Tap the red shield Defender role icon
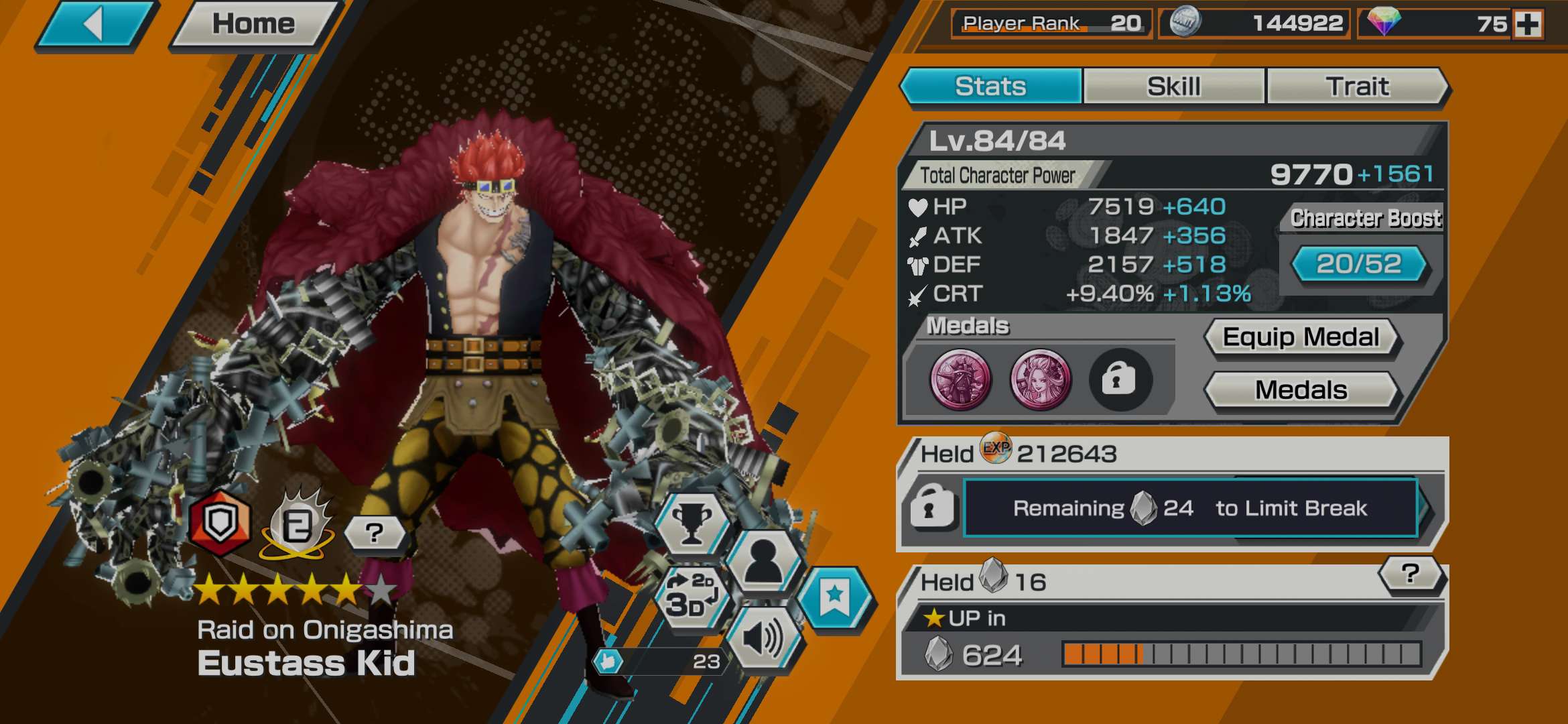 click(220, 524)
